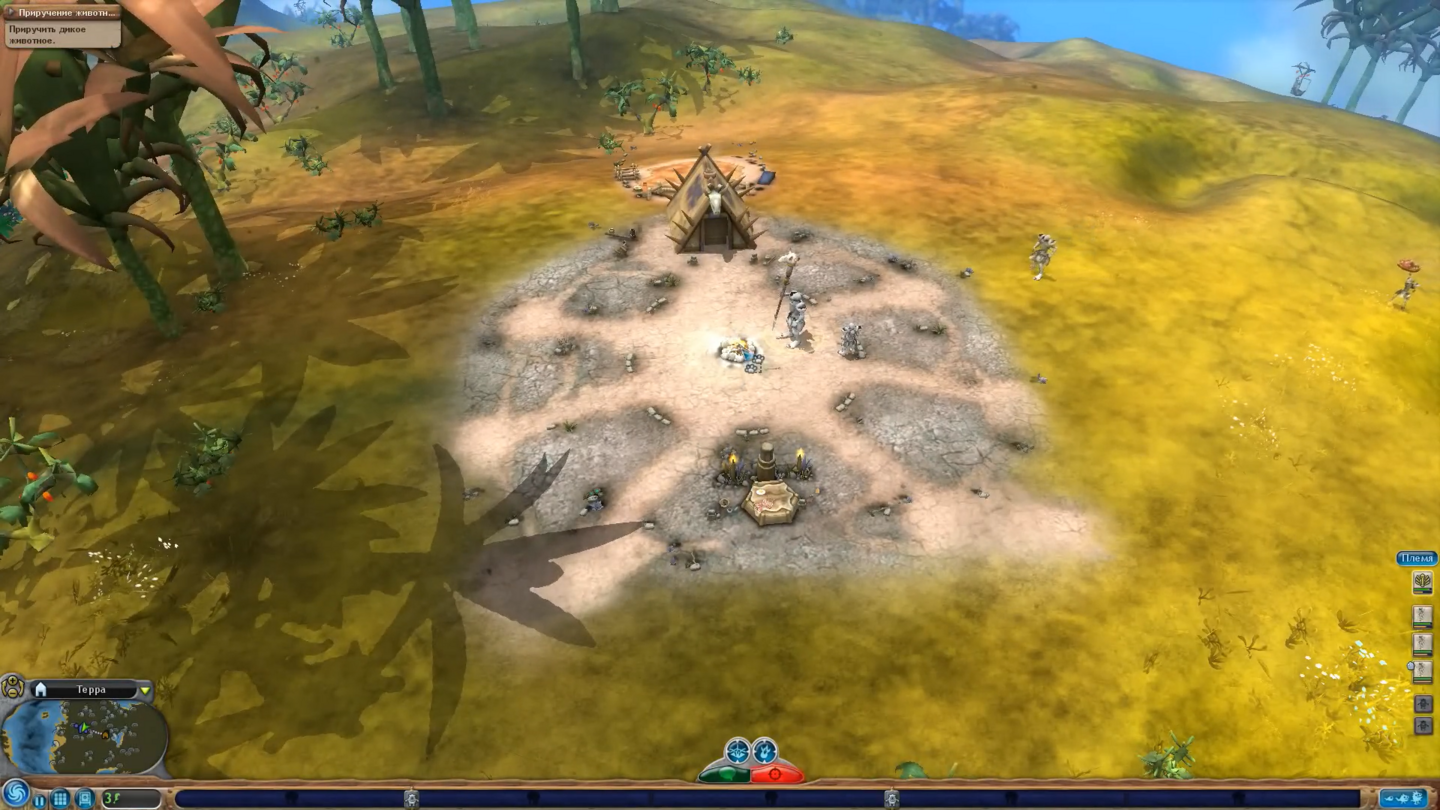
Task: Switch to the green social stance
Action: tap(725, 774)
